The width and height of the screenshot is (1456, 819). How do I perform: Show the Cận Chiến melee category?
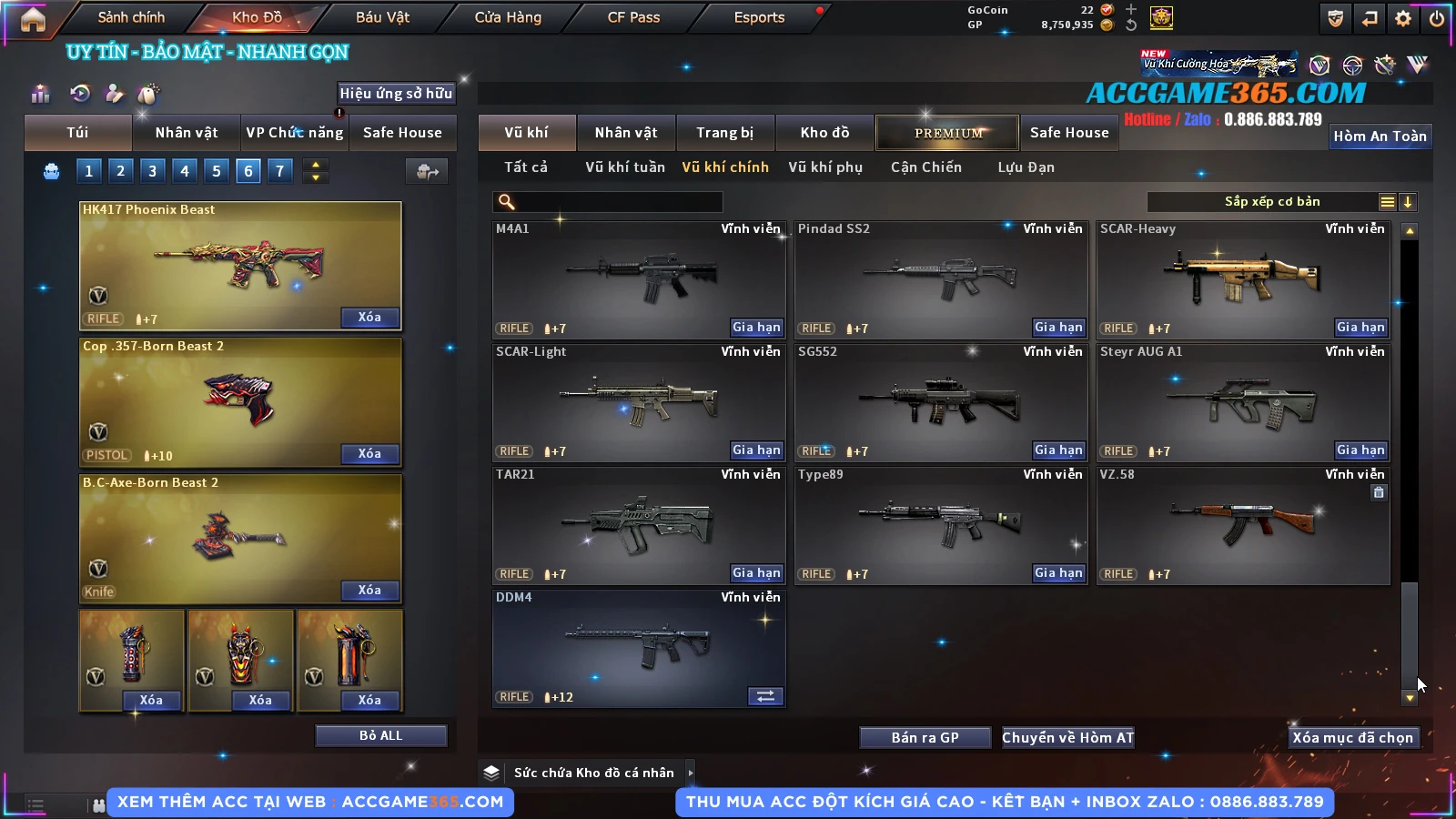pos(925,167)
